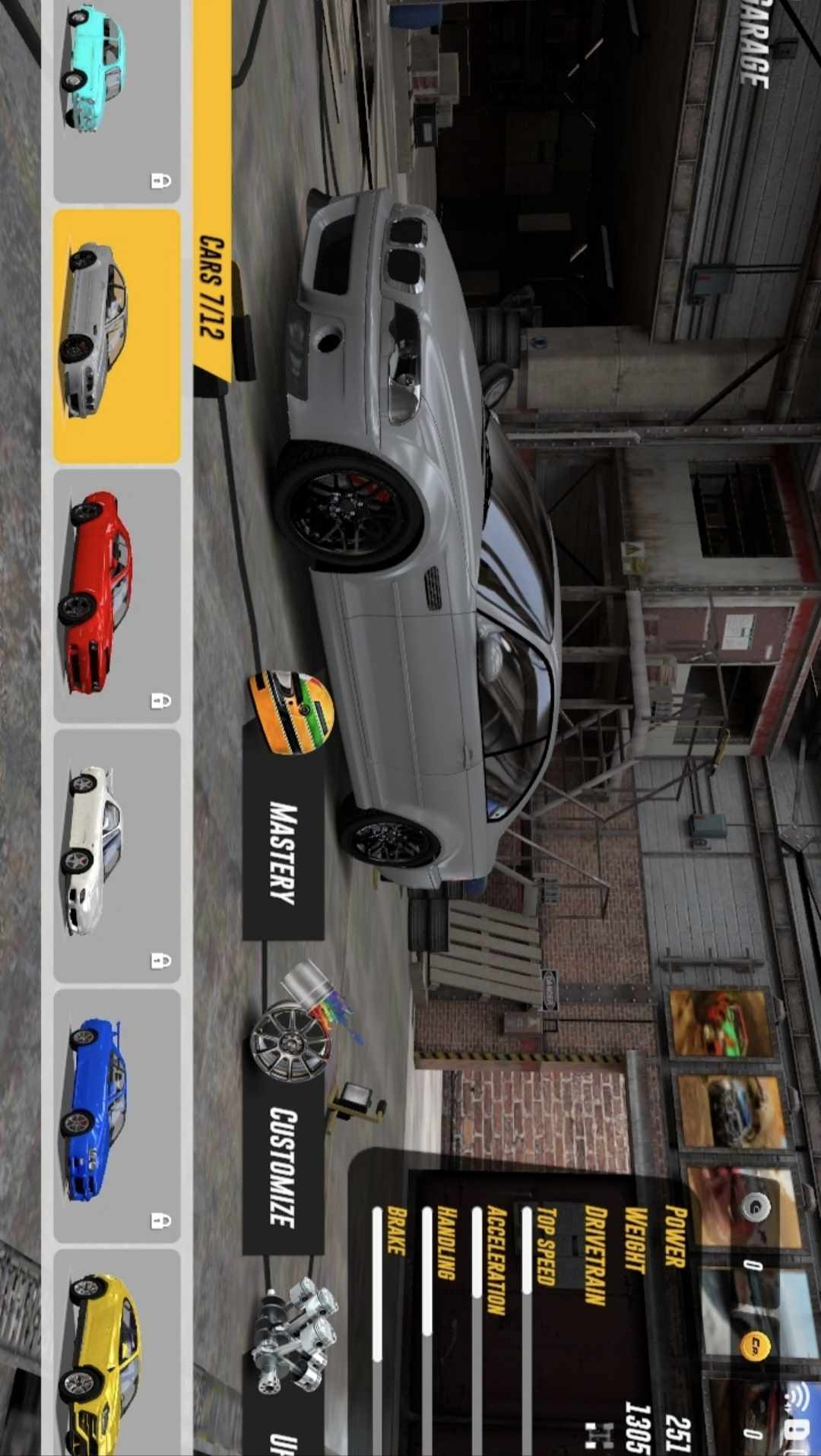Pick the locked red car

coord(116,595)
